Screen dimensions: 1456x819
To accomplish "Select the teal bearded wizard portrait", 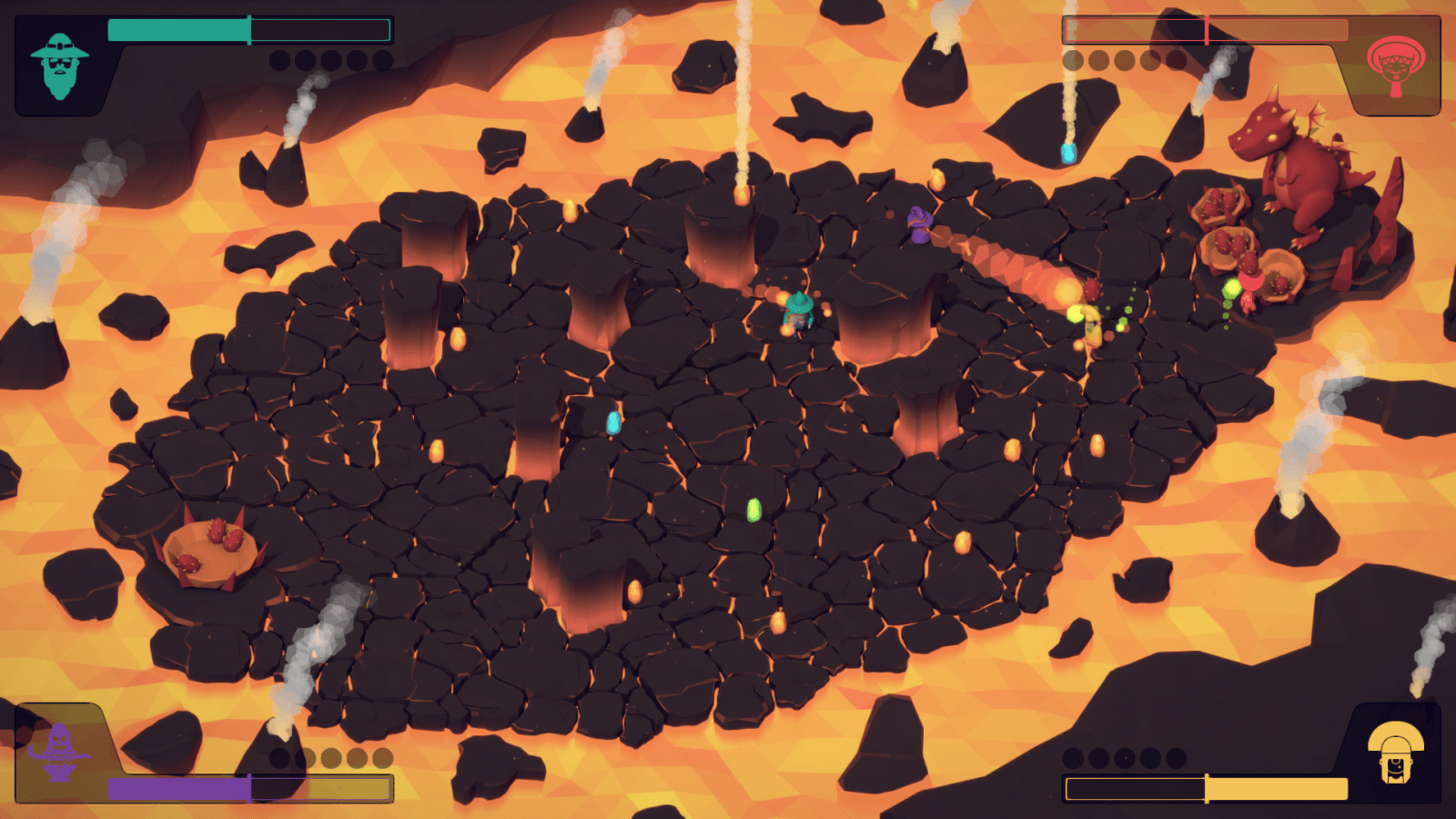I will pos(59,66).
